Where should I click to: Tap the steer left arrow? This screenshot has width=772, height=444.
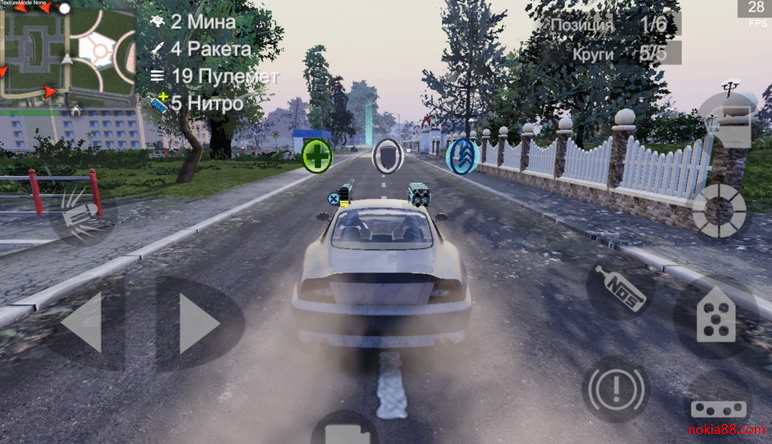pos(84,323)
